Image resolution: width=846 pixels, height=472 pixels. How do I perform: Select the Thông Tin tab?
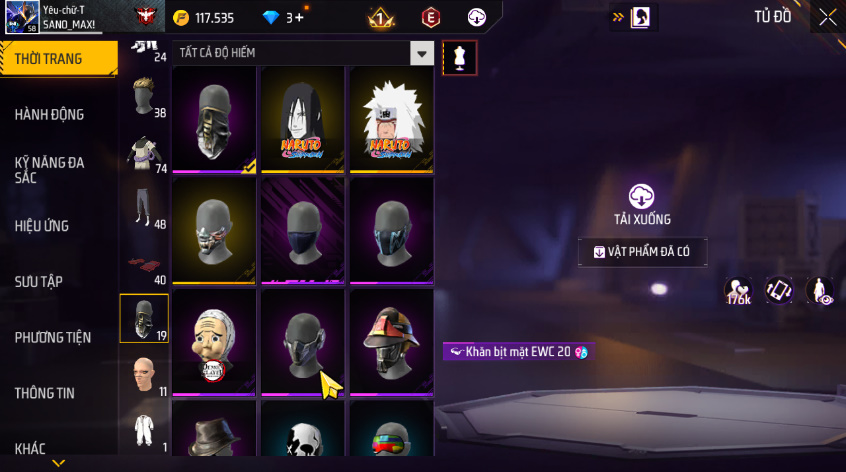(45, 393)
